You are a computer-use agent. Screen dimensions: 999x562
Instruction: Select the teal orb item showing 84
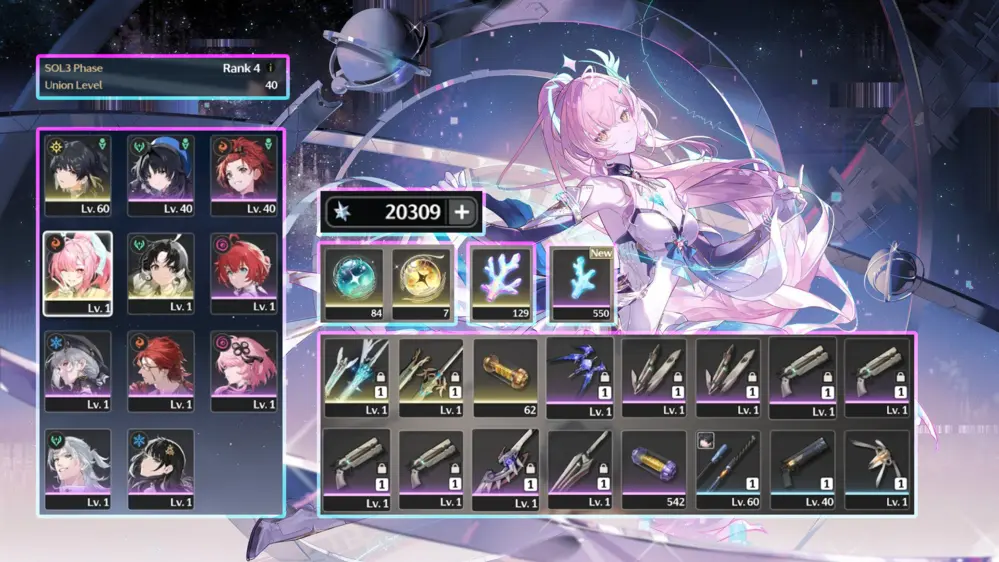coord(353,284)
